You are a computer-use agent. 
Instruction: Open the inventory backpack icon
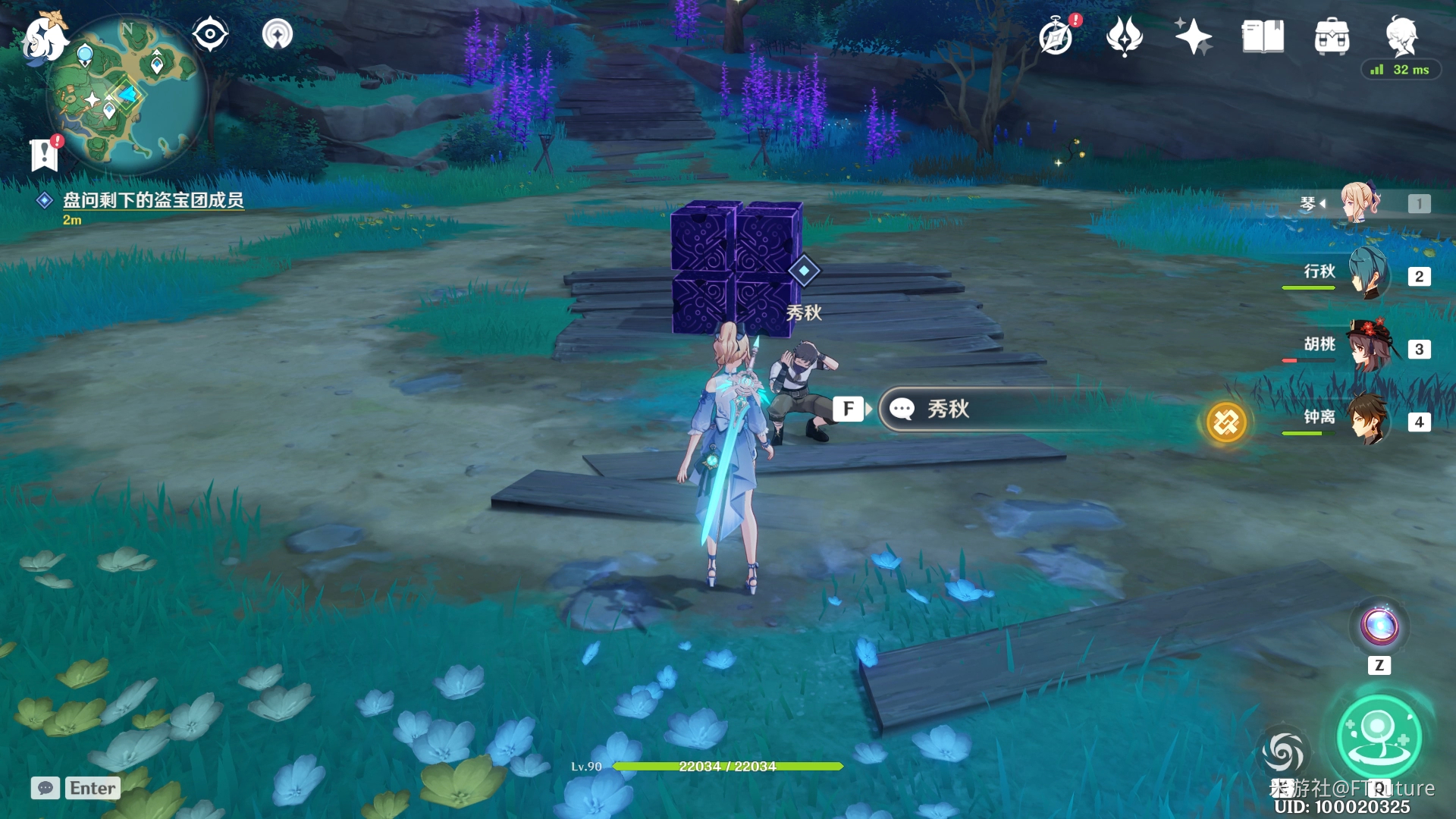coord(1332,36)
